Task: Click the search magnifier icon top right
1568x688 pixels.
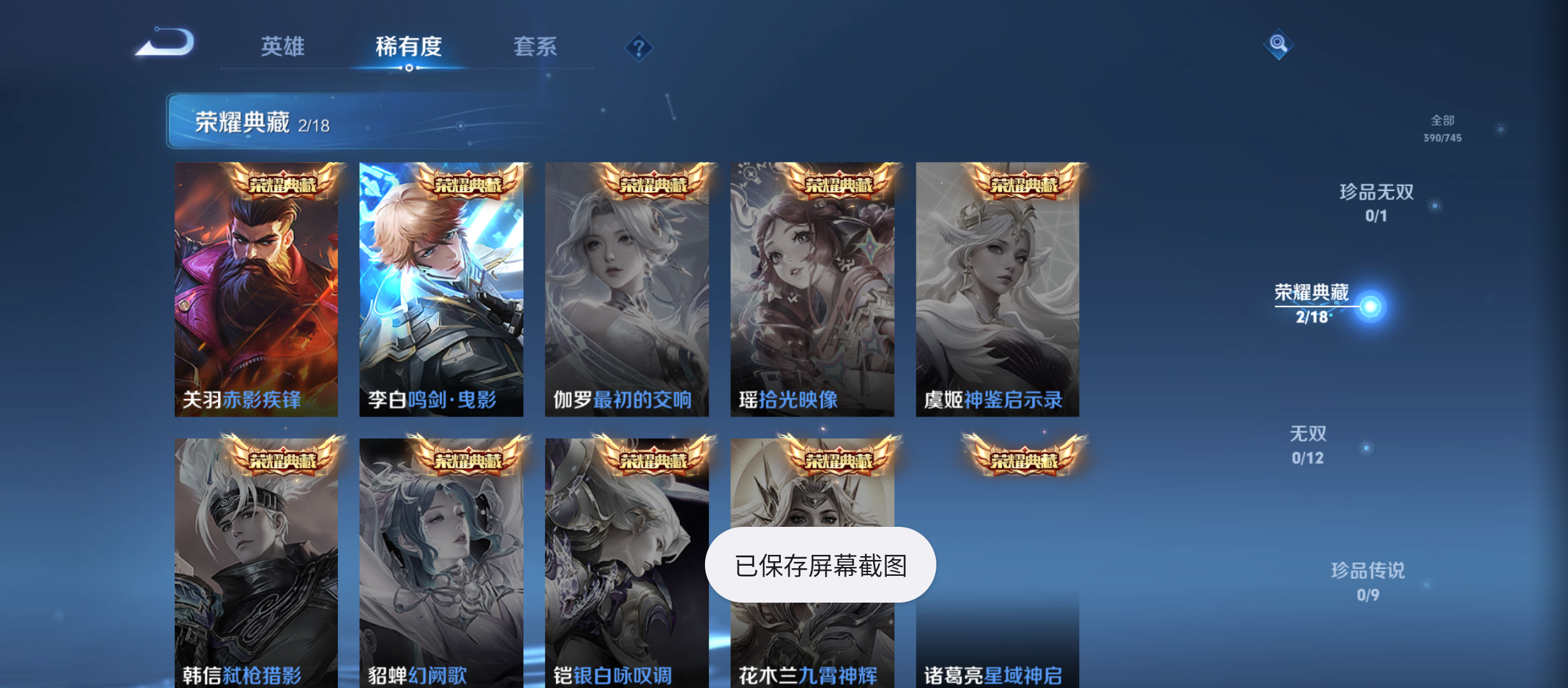Action: (1279, 45)
